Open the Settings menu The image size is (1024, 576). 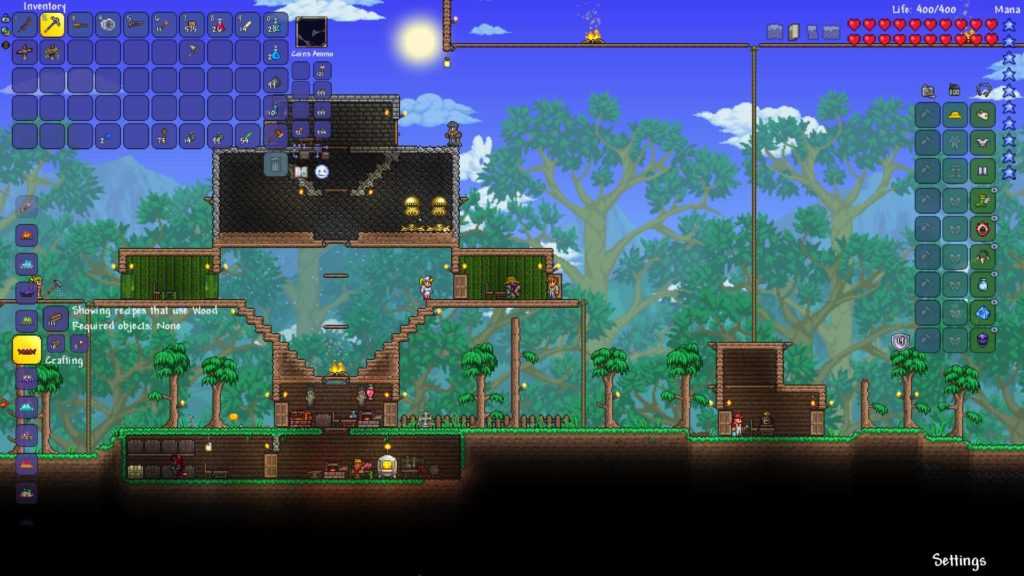[958, 560]
